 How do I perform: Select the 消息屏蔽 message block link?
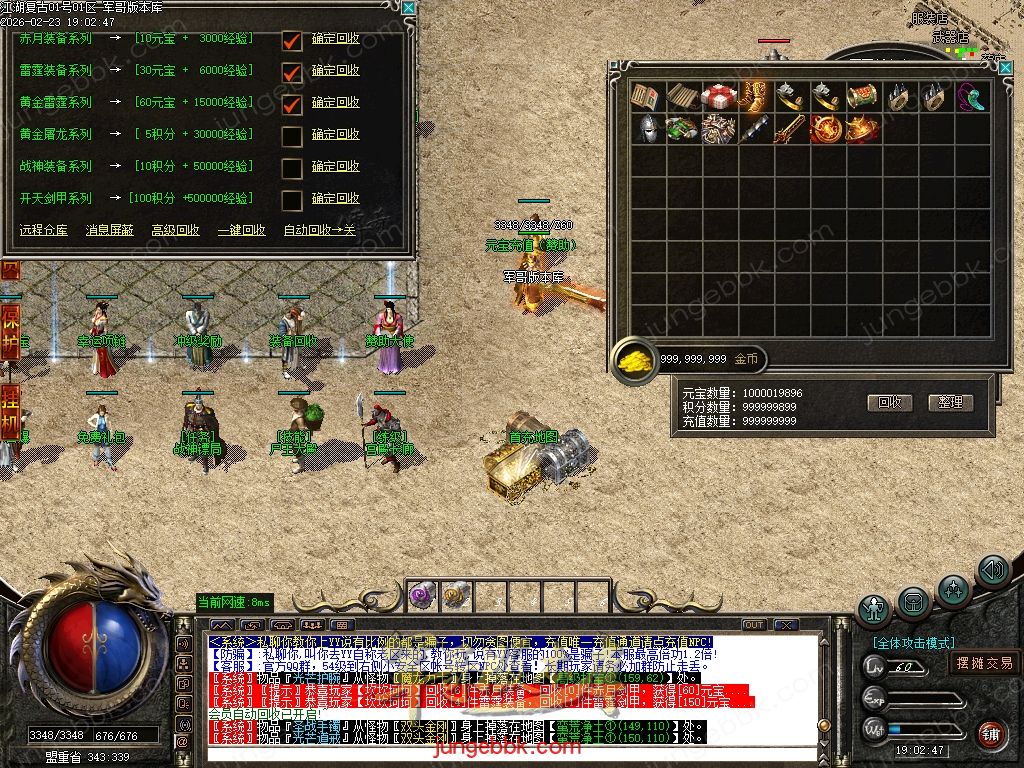point(109,230)
